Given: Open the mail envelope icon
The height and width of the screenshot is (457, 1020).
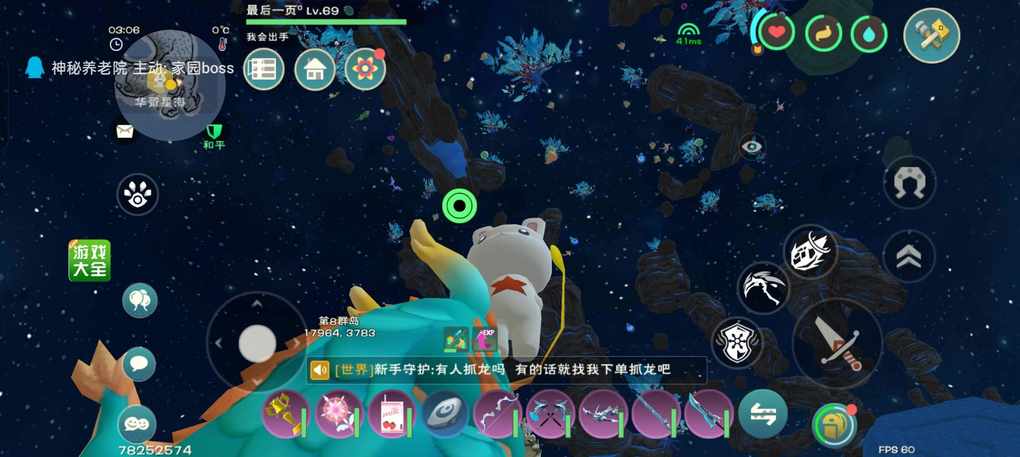Looking at the screenshot, I should tap(124, 131).
